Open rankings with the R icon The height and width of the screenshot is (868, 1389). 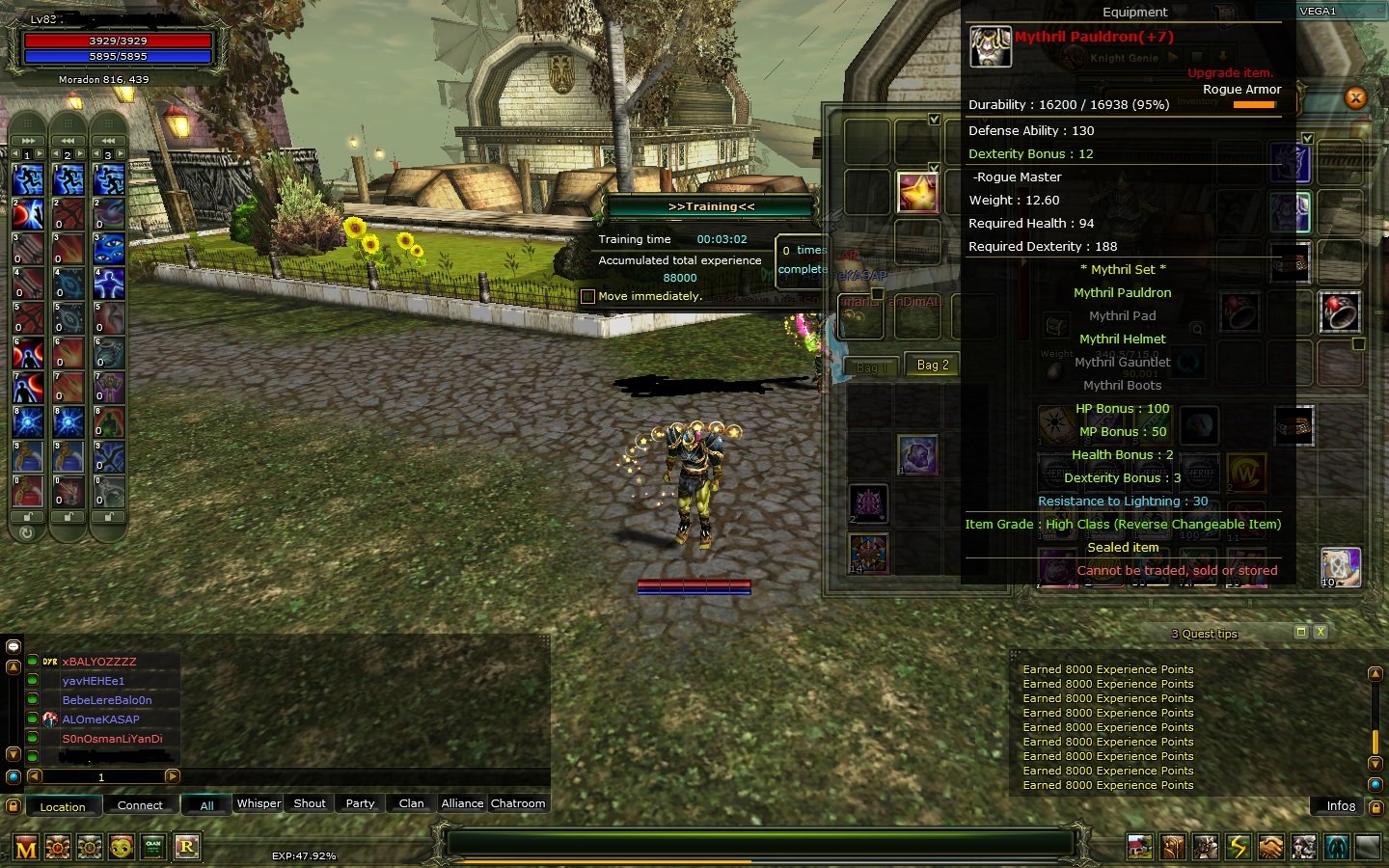[186, 847]
